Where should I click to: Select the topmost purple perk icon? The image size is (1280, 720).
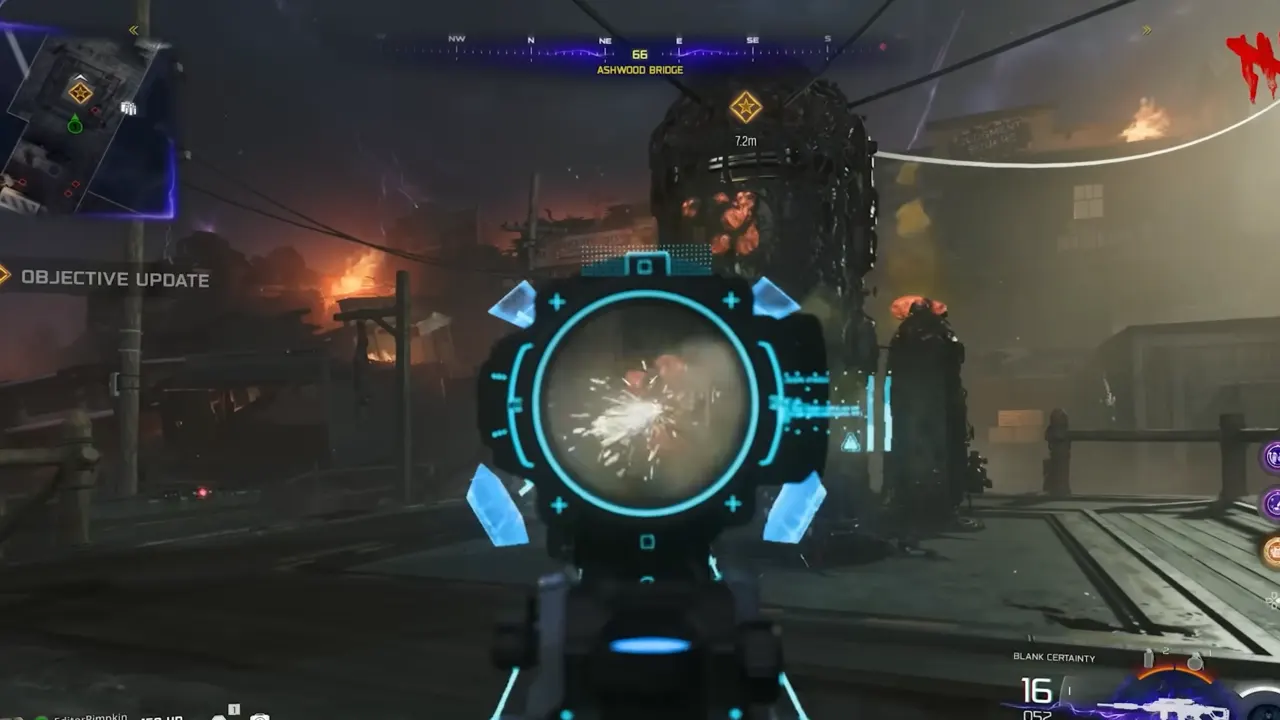[1273, 456]
